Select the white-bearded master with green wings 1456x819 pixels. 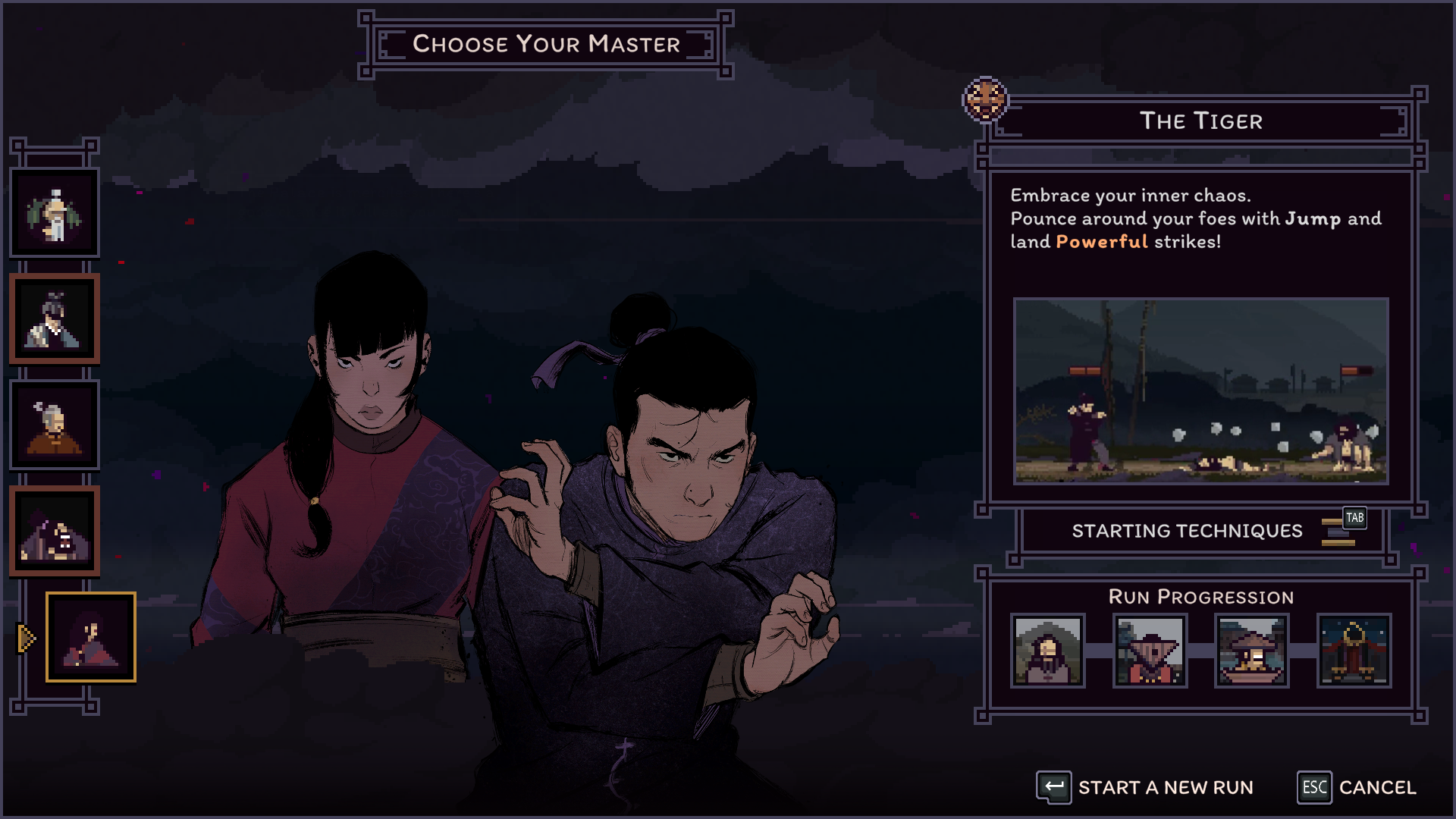pos(54,213)
